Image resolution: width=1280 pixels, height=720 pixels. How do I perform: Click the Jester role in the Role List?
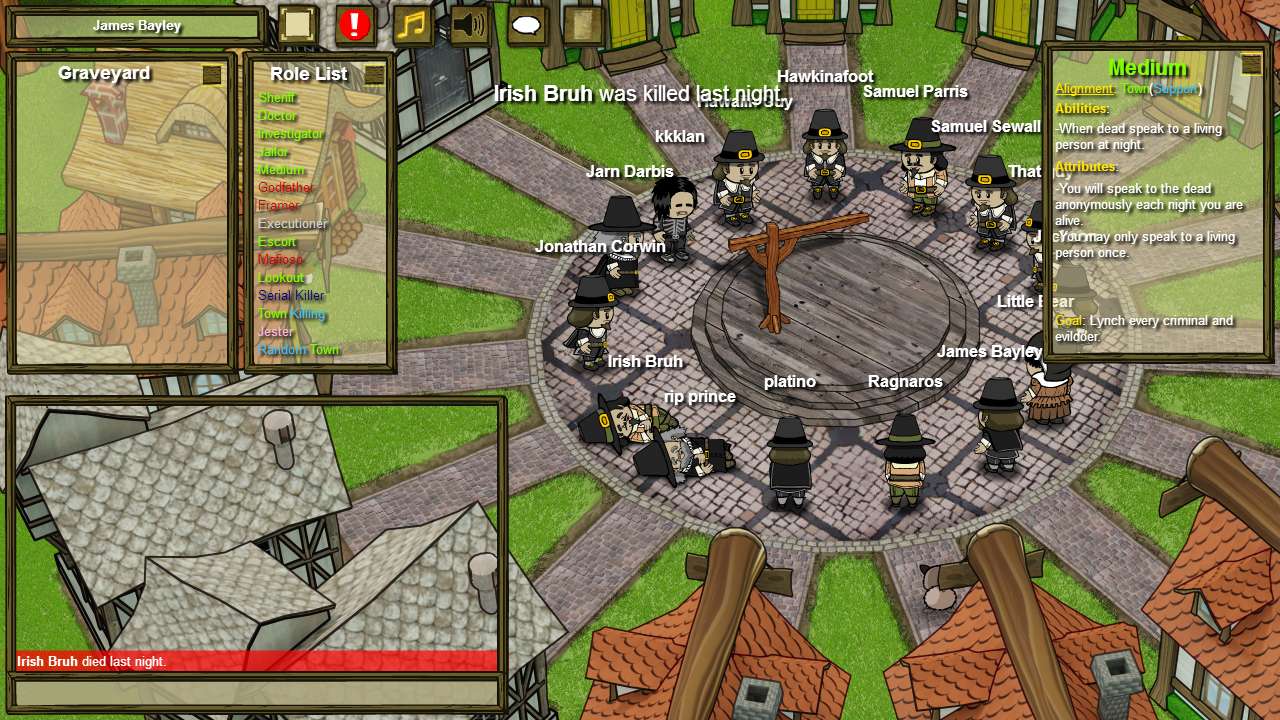point(275,331)
